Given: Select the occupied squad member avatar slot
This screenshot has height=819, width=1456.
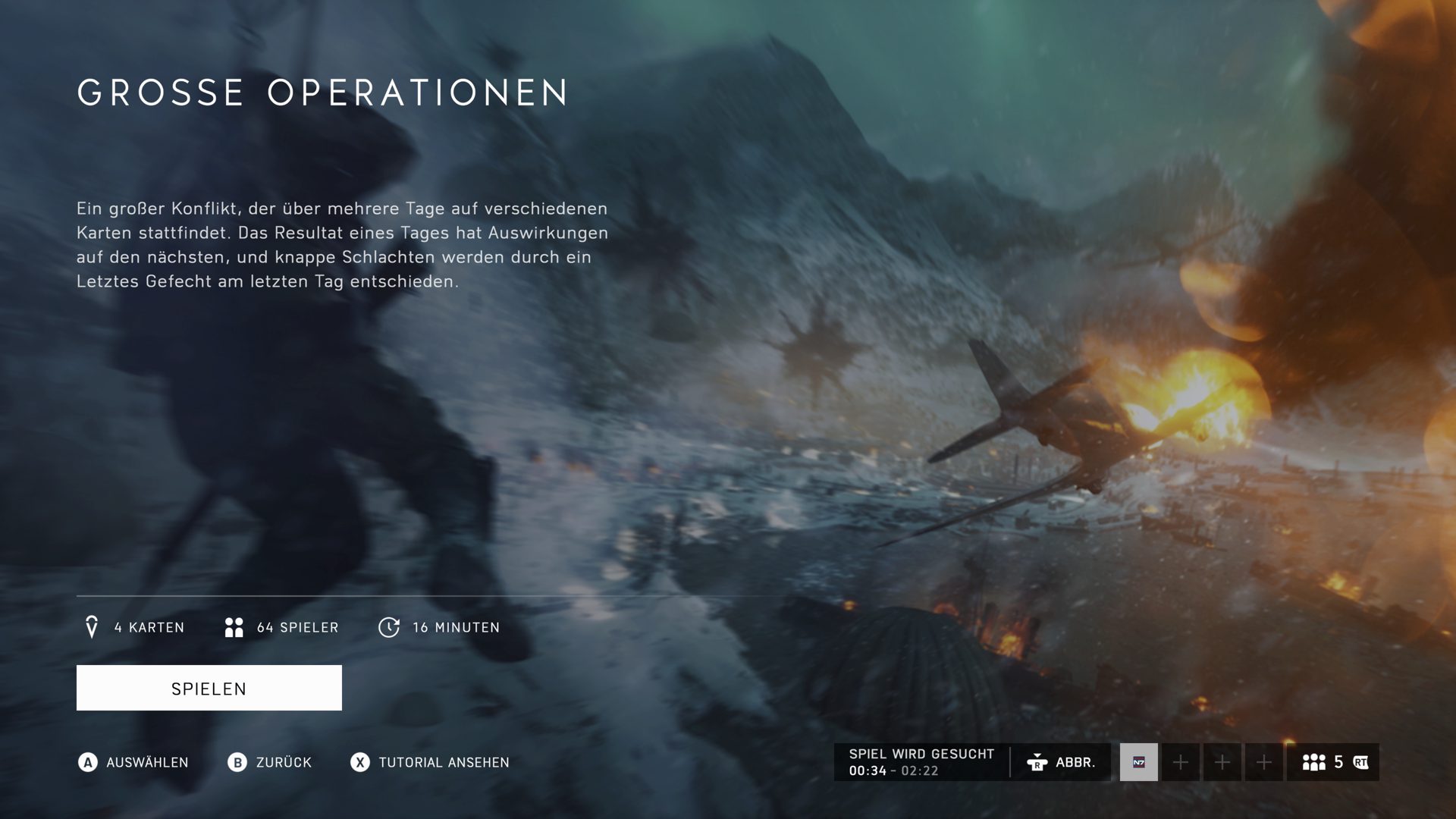Looking at the screenshot, I should (x=1138, y=762).
